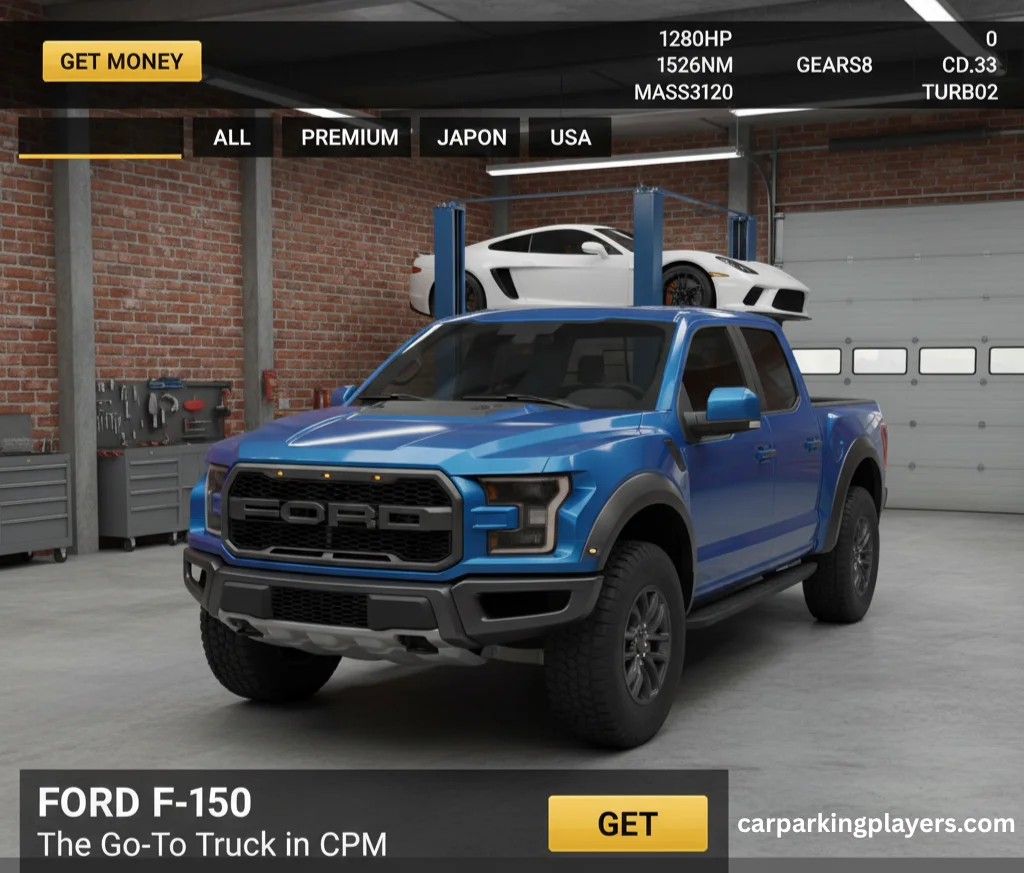
Task: Show ALL cars category
Action: 232,137
